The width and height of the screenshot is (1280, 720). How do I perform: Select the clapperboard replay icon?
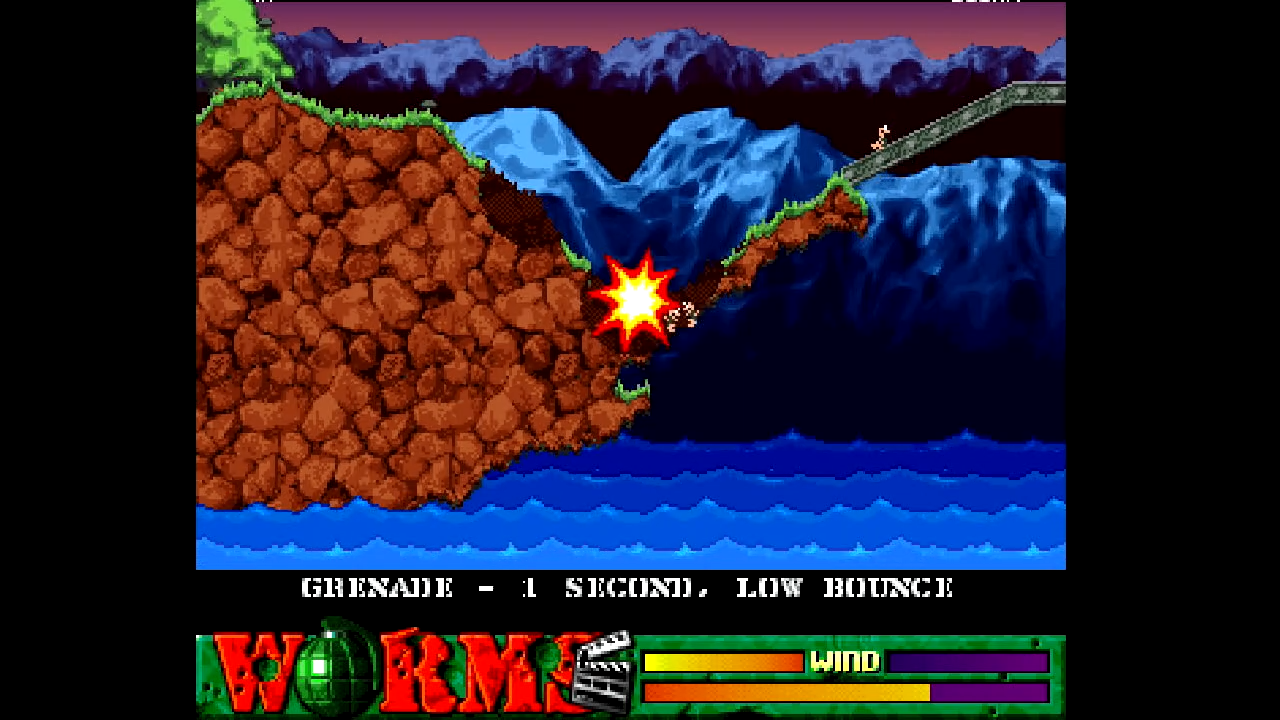pyautogui.click(x=603, y=673)
